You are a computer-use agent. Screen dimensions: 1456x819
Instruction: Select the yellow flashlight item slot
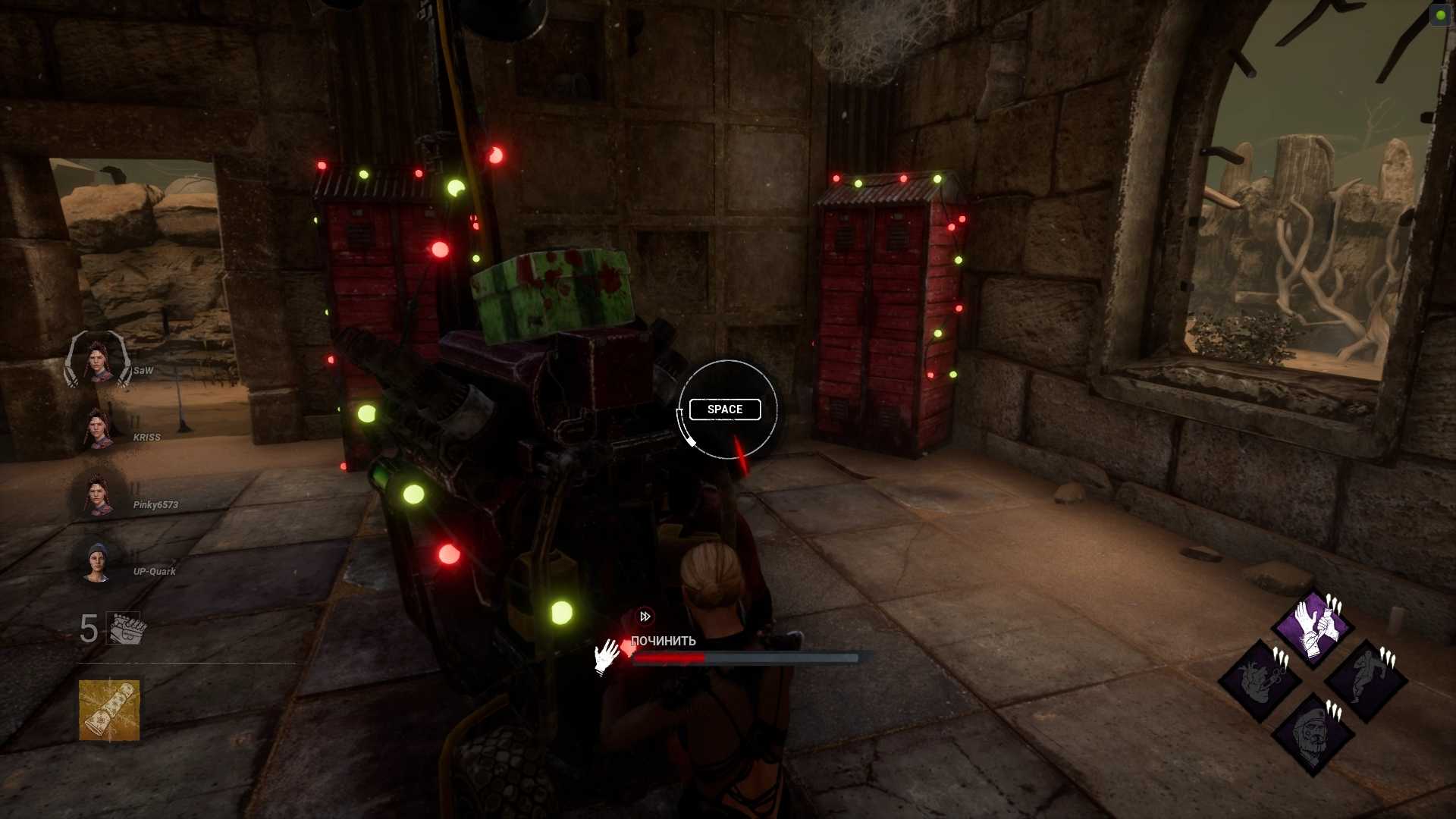[109, 710]
